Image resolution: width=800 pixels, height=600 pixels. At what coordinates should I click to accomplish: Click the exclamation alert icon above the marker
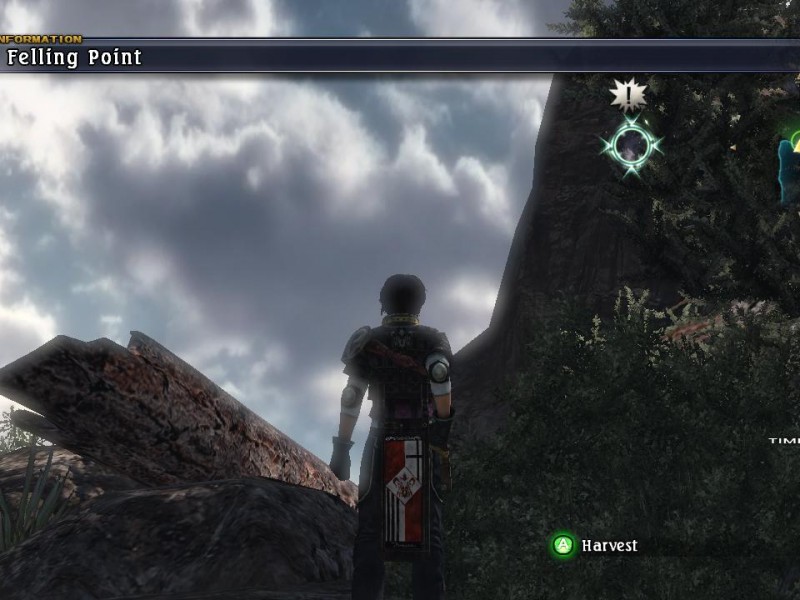coord(628,94)
